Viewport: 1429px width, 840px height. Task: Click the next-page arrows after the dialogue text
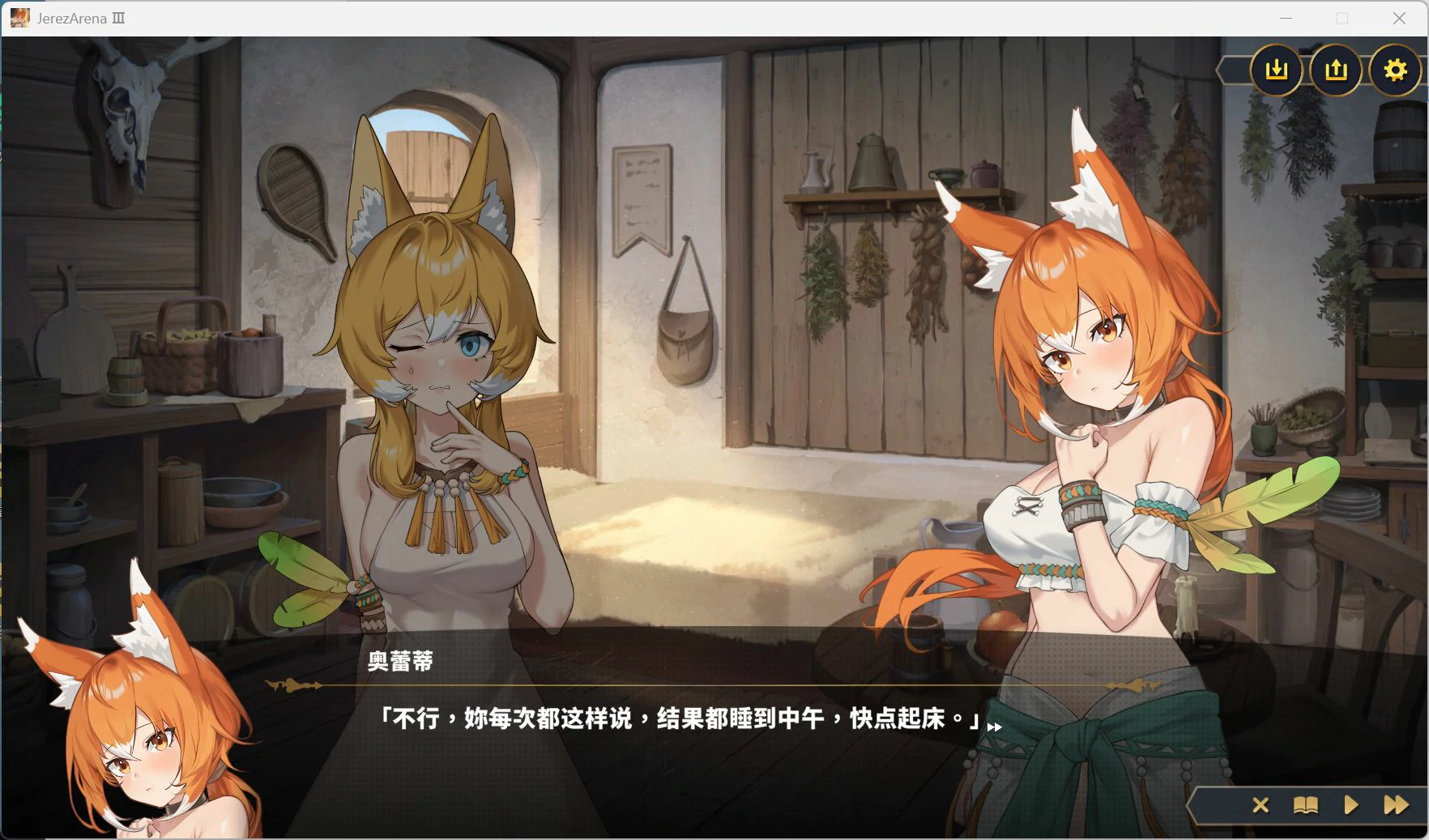pyautogui.click(x=994, y=727)
